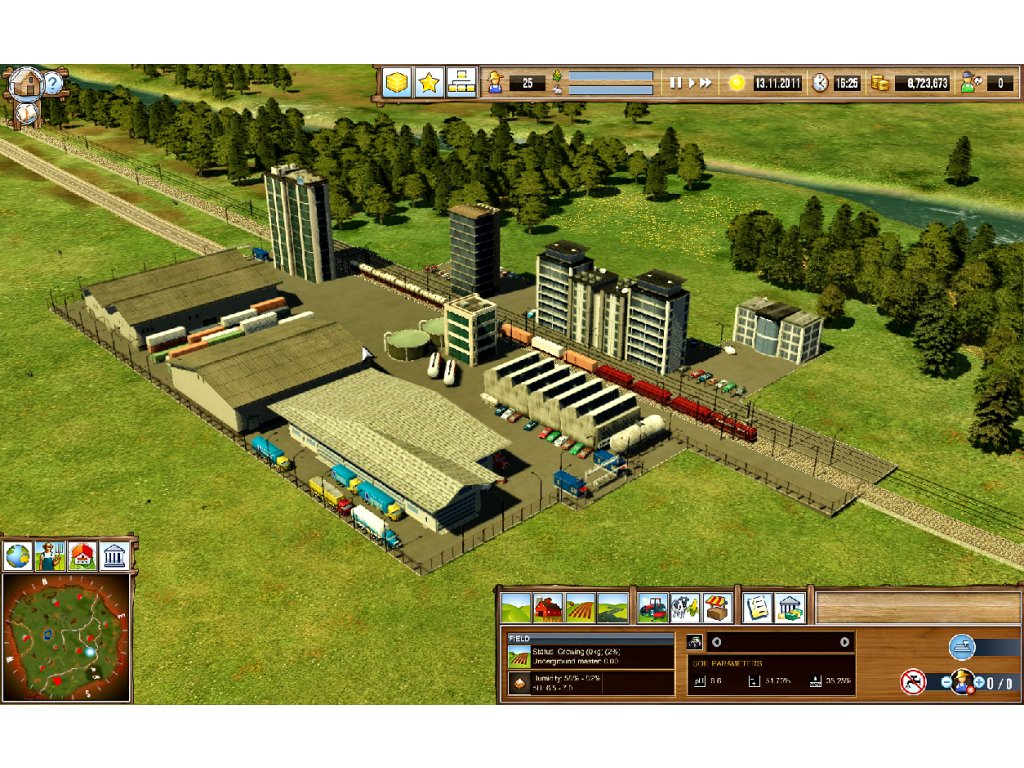The image size is (1024, 768).
Task: Select the red barn build category
Action: pos(548,607)
